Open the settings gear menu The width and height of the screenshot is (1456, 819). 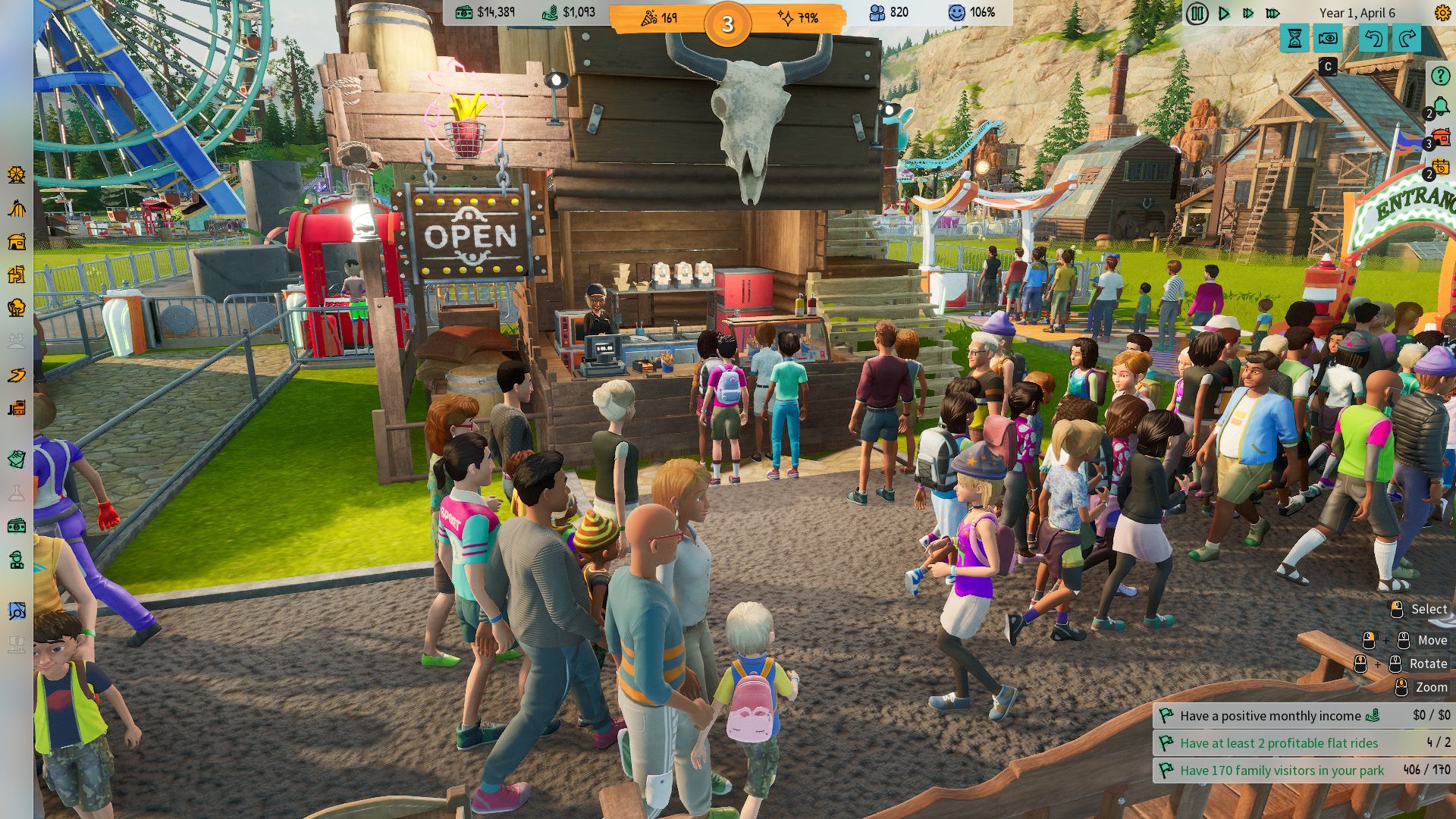pyautogui.click(x=1442, y=13)
